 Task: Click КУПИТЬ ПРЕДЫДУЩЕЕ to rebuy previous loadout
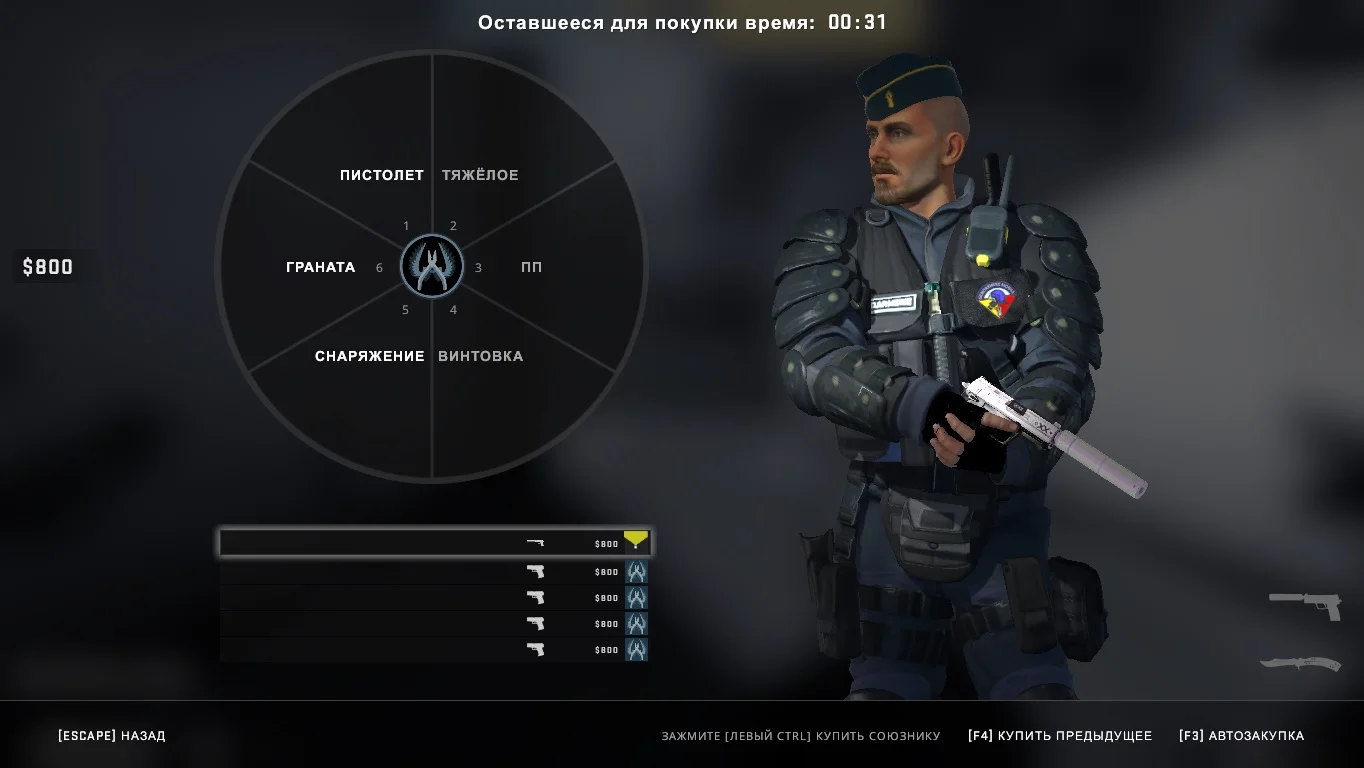(x=1059, y=736)
